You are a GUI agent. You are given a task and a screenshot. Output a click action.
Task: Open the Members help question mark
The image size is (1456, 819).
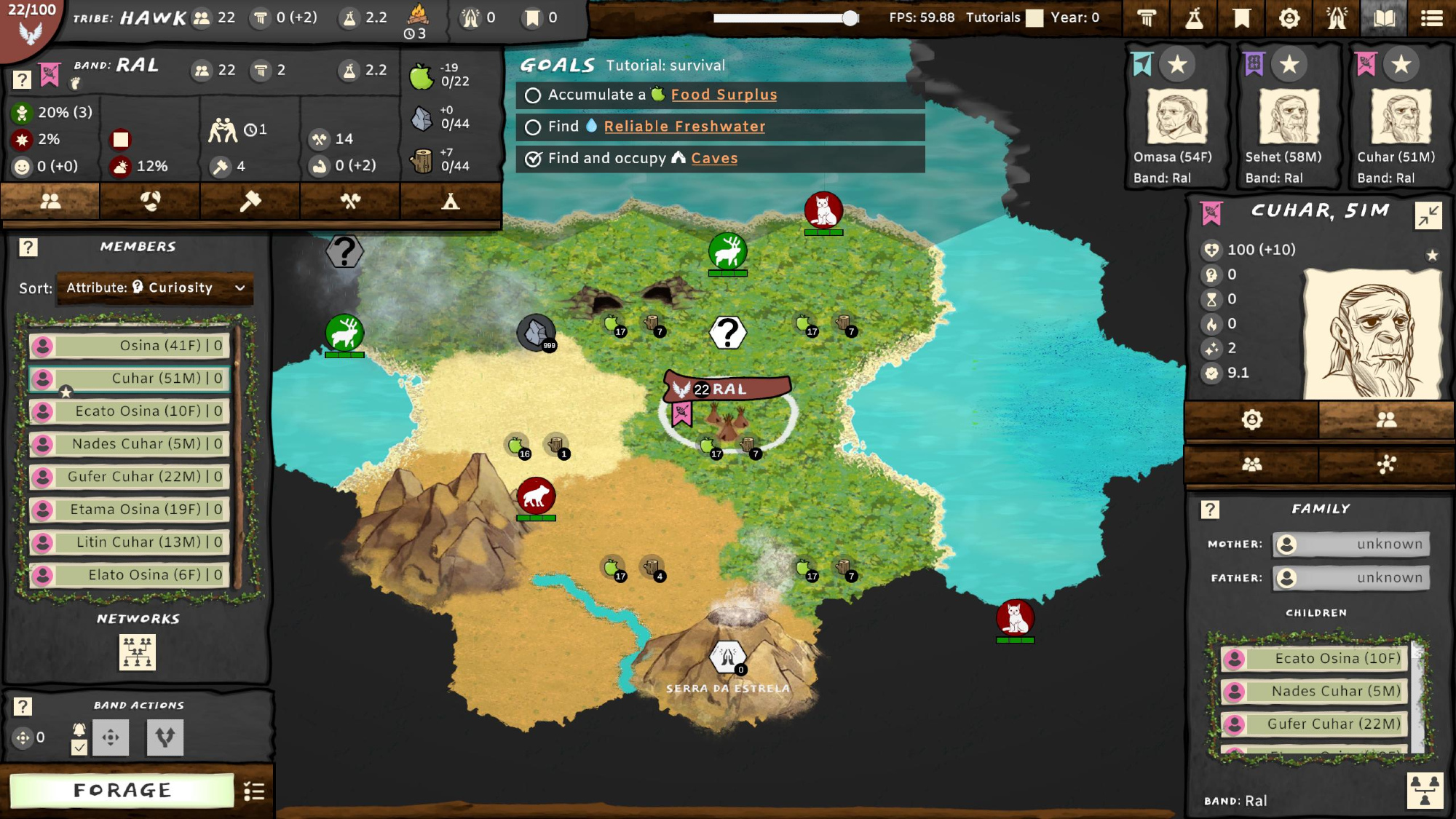click(28, 248)
